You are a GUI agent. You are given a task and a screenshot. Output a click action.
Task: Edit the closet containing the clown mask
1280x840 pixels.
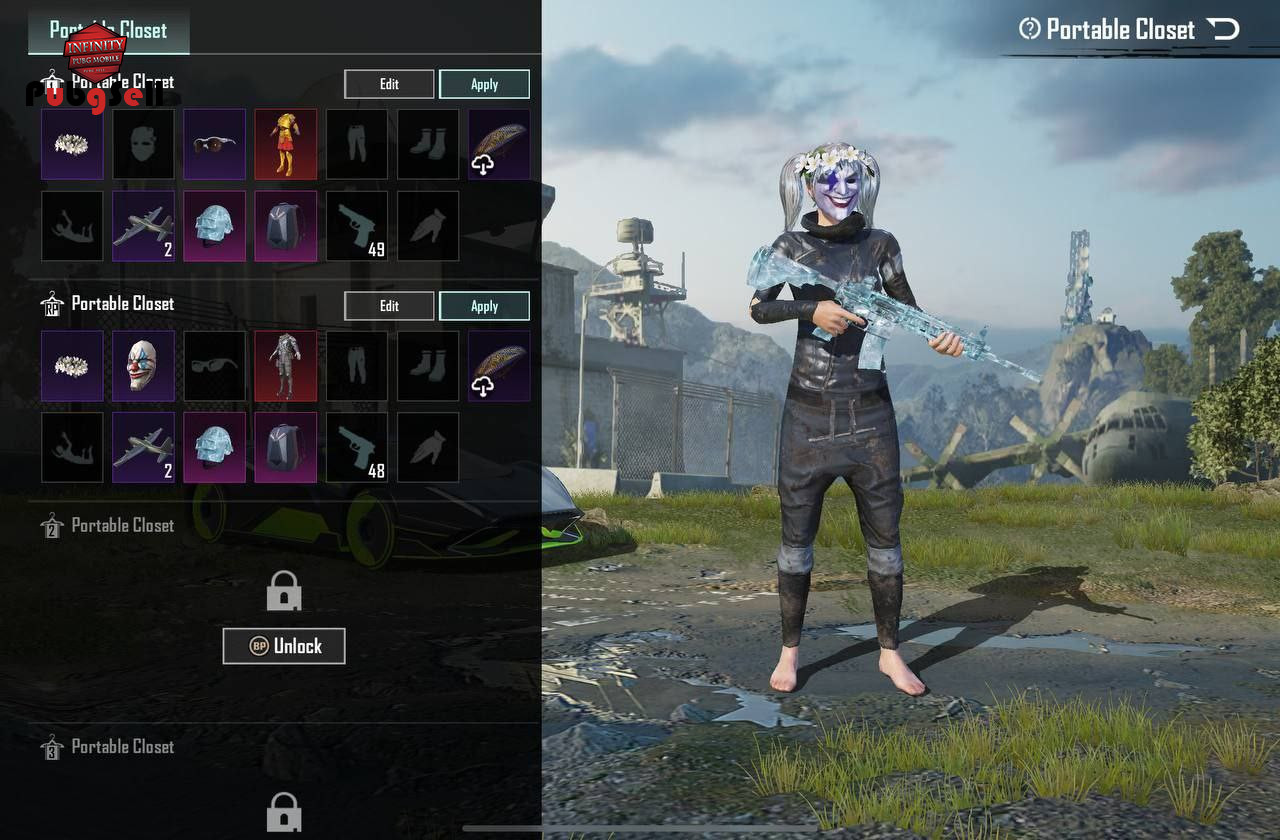(389, 306)
